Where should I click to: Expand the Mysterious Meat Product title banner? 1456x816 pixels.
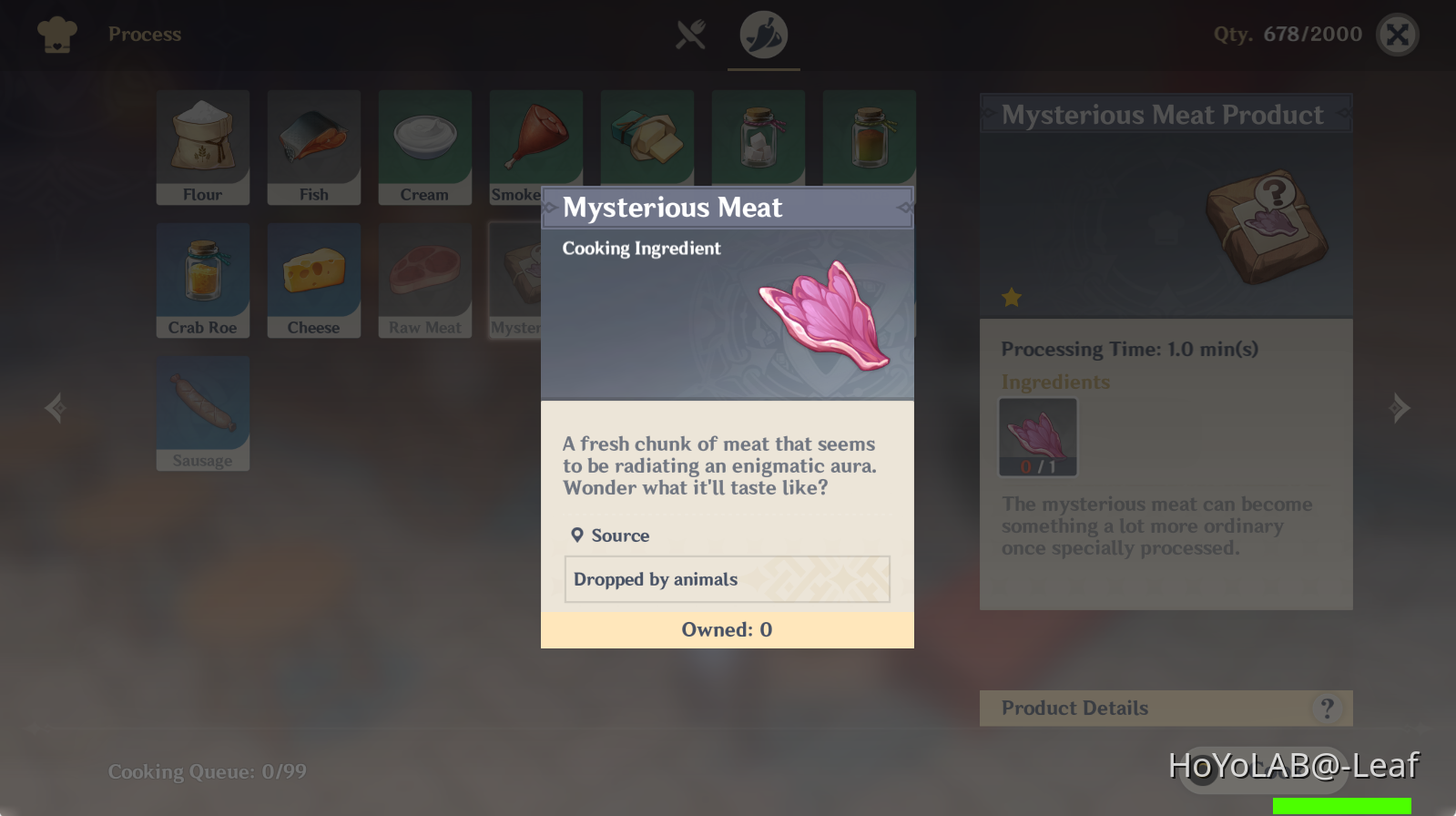click(x=1166, y=114)
